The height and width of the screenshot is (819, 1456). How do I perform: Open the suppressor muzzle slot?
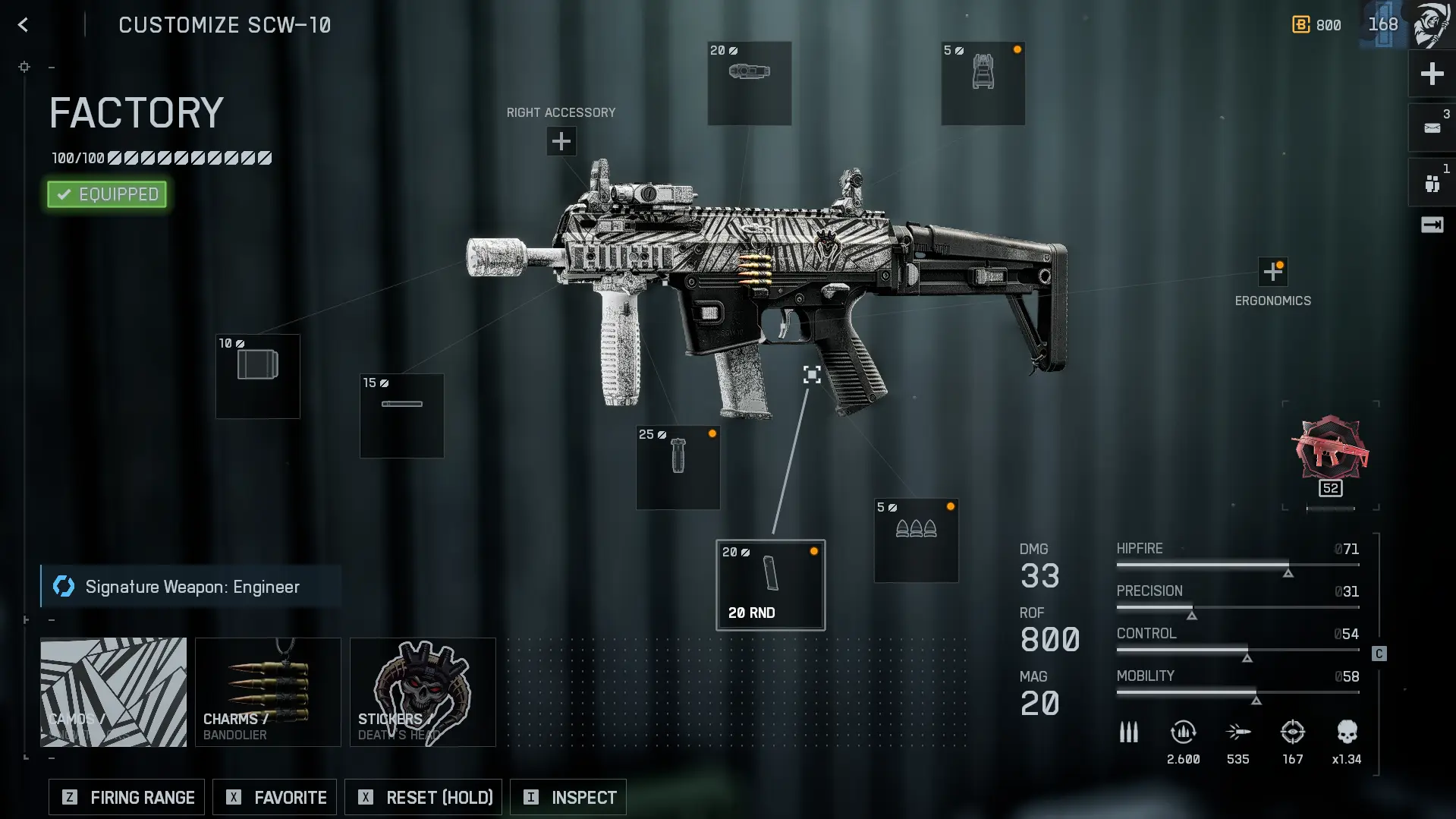coord(258,376)
